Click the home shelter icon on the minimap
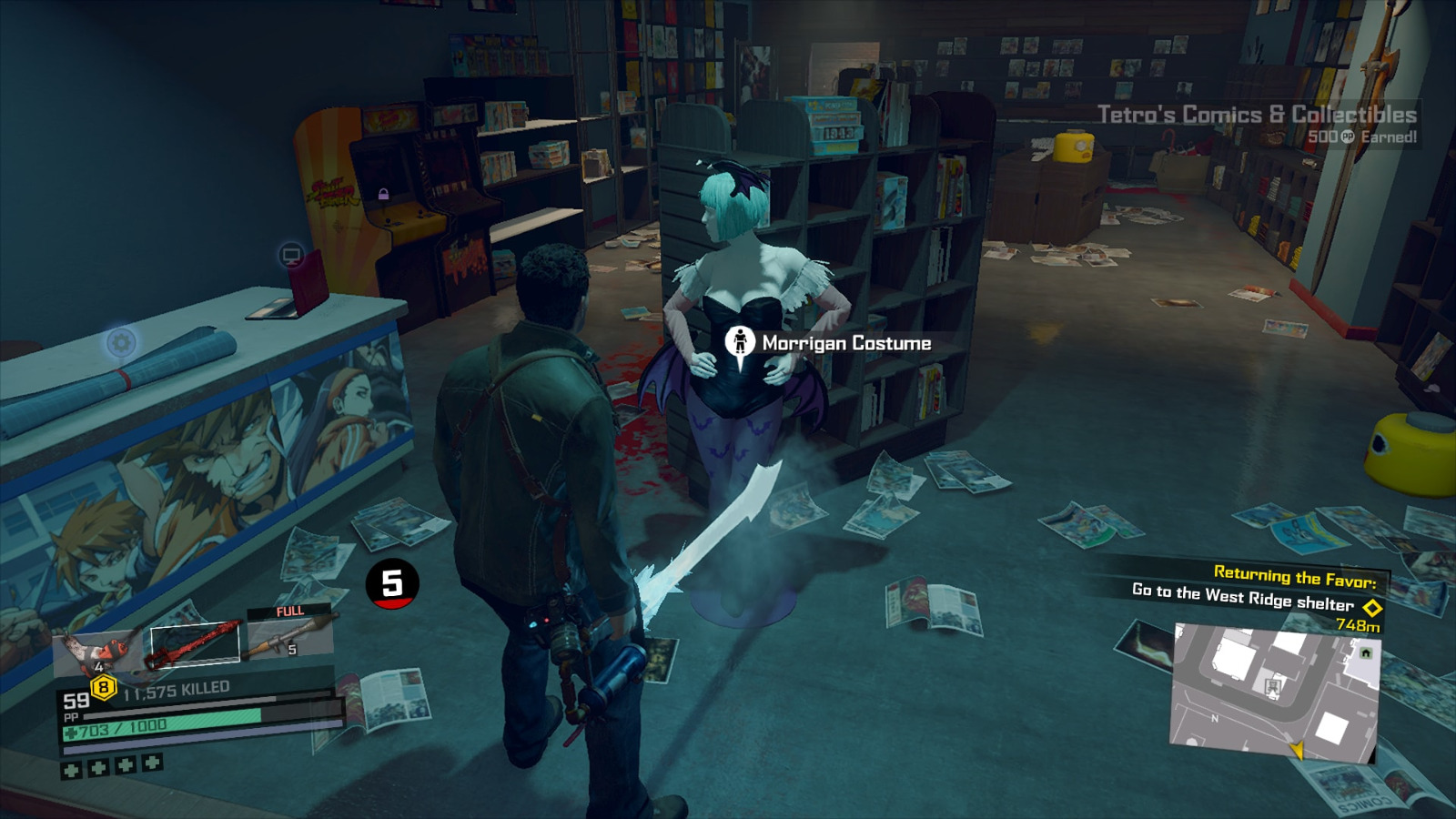This screenshot has height=819, width=1456. tap(1365, 652)
